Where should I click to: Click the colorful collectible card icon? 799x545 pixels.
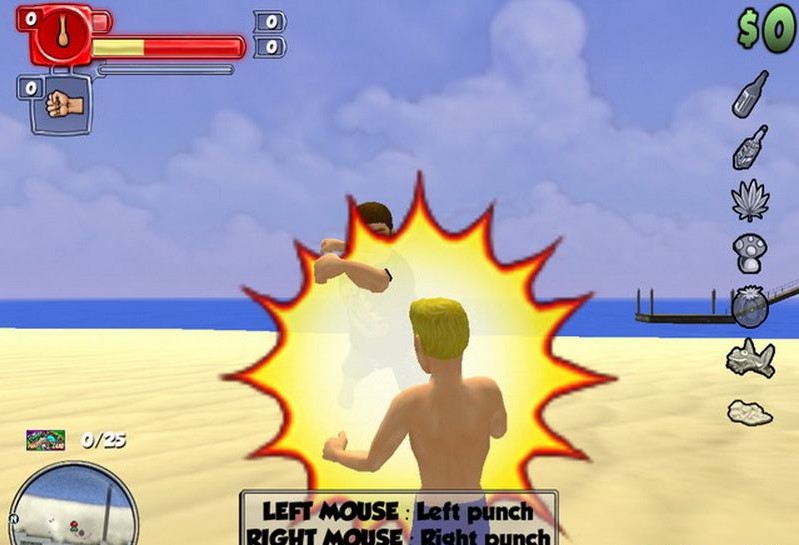46,438
